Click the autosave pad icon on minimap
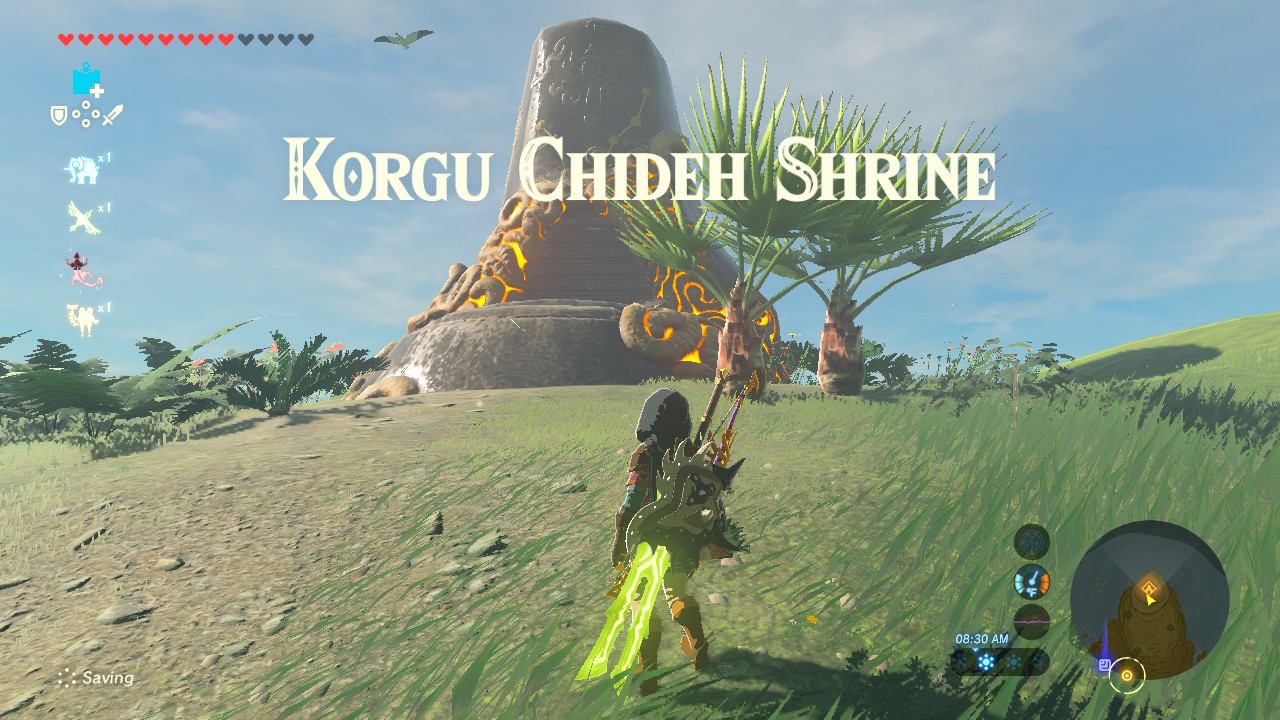 (1106, 664)
